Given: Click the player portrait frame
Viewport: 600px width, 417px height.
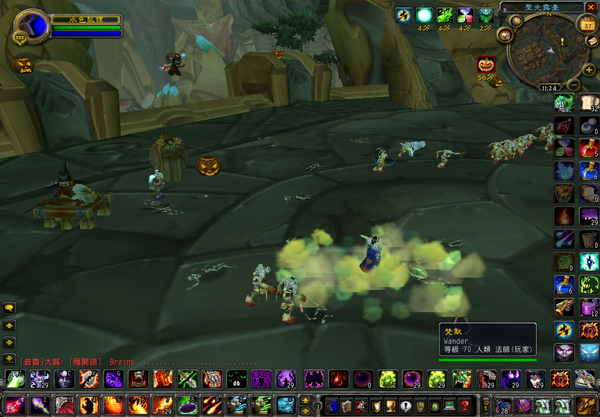Looking at the screenshot, I should (x=33, y=25).
